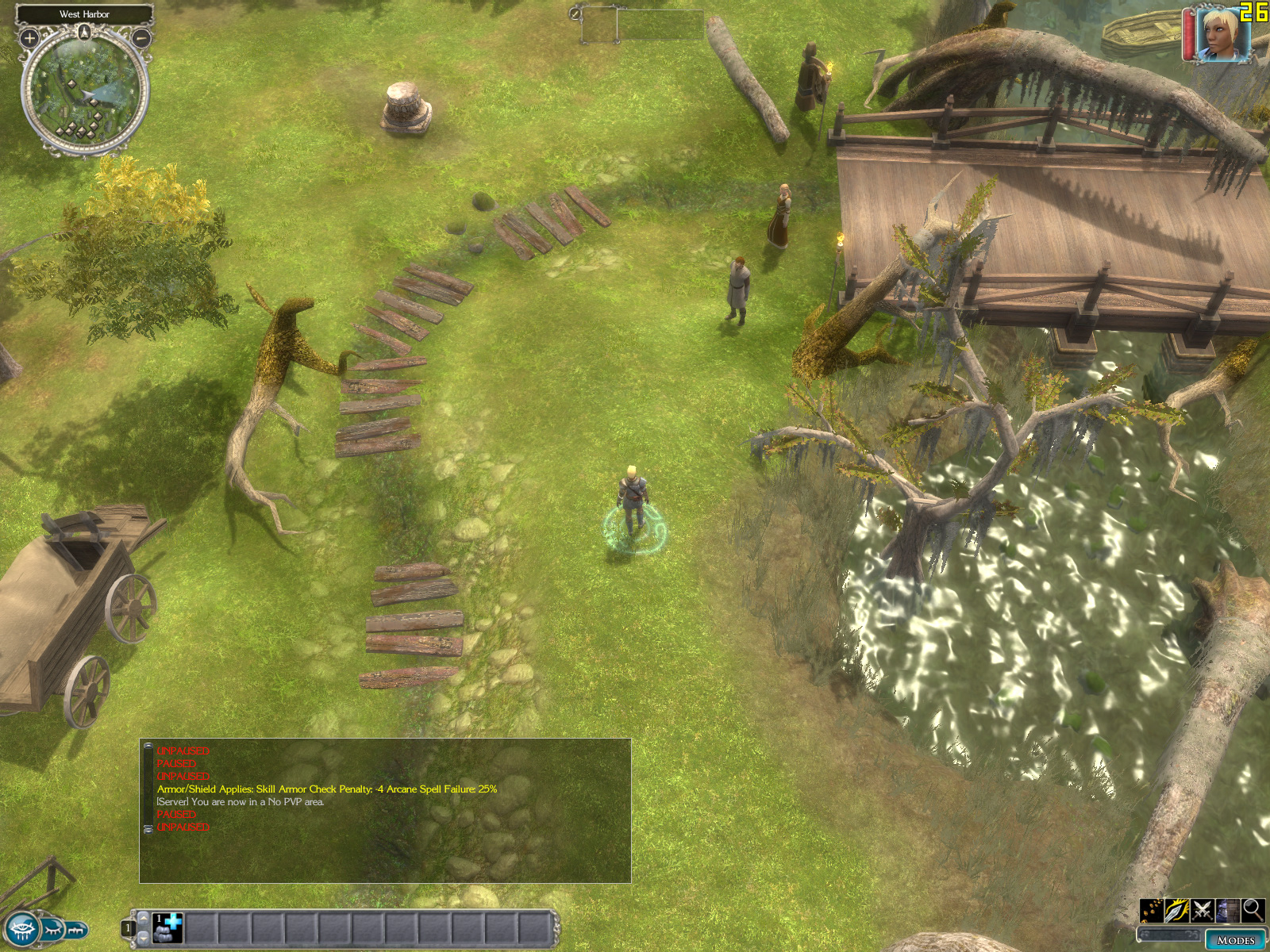This screenshot has height=952, width=1270.
Task: Zoom in the minimap with plus button
Action: 29,37
